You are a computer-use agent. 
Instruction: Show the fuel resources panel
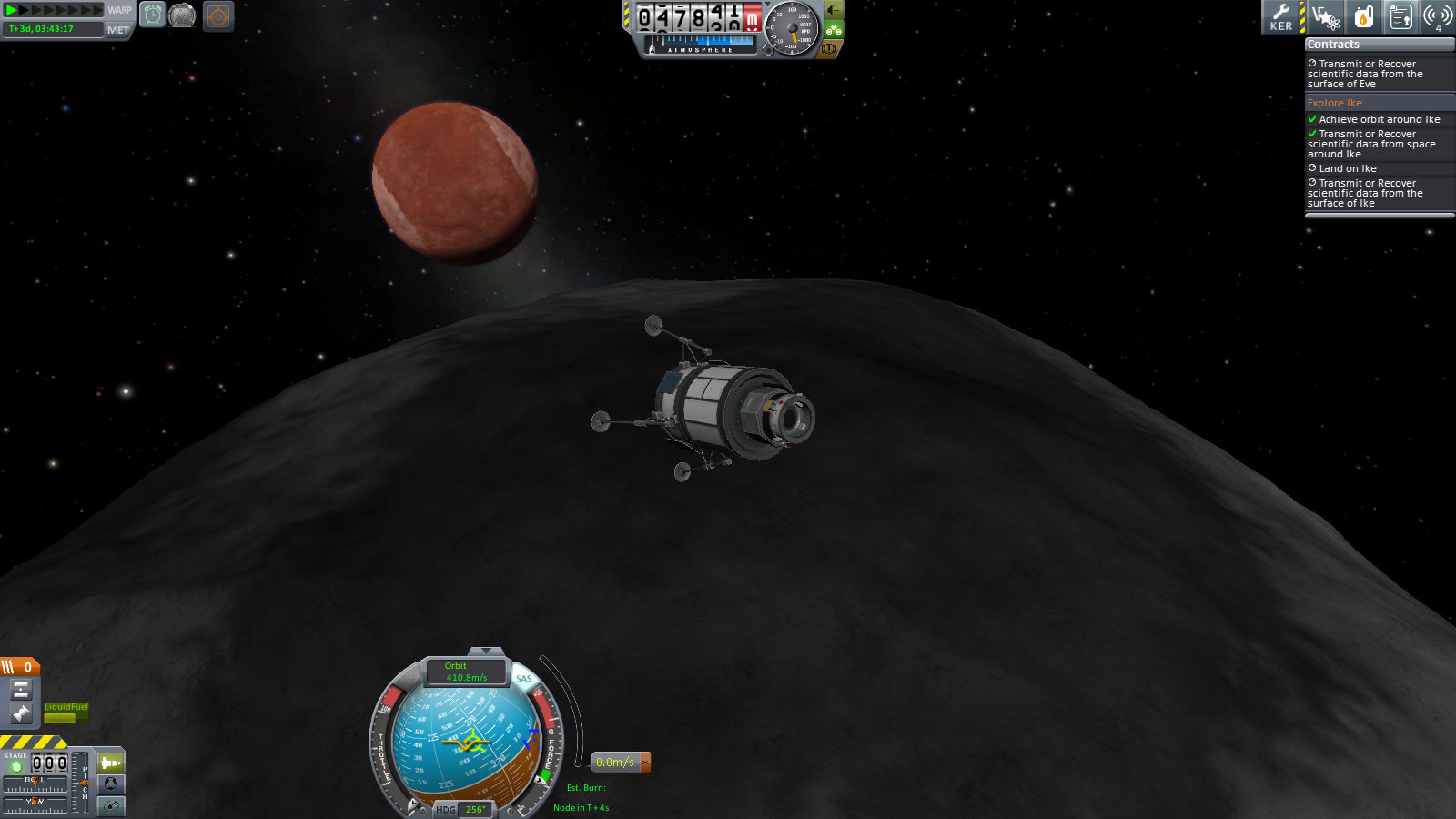1363,16
